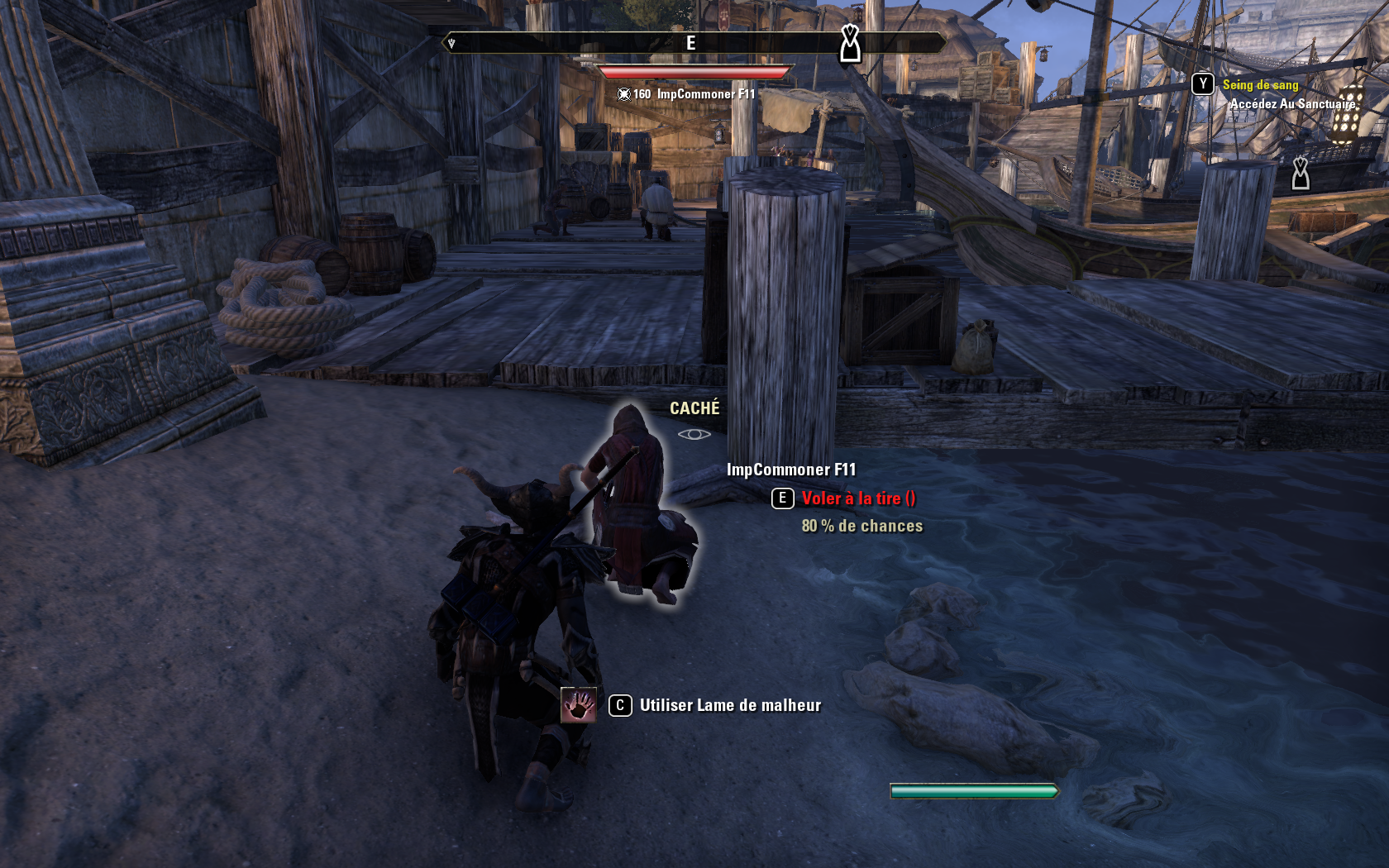Click the E keybind icon near Voler à la tire
The height and width of the screenshot is (868, 1389).
[x=781, y=498]
